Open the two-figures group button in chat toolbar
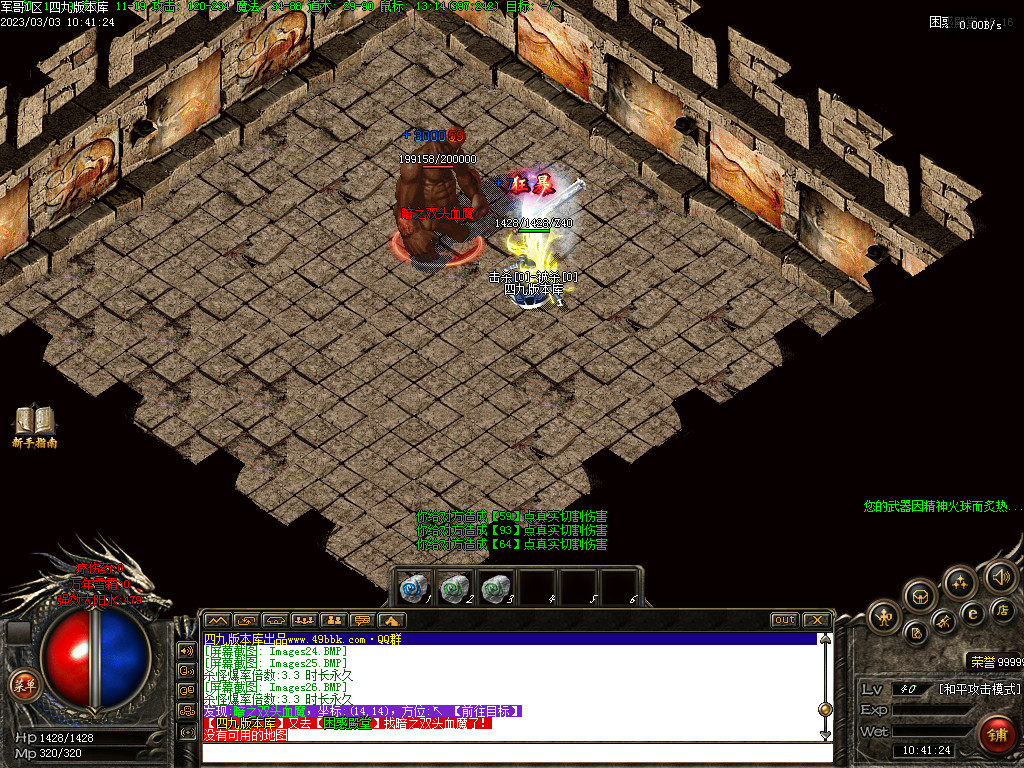Image resolution: width=1024 pixels, height=768 pixels. pos(333,620)
